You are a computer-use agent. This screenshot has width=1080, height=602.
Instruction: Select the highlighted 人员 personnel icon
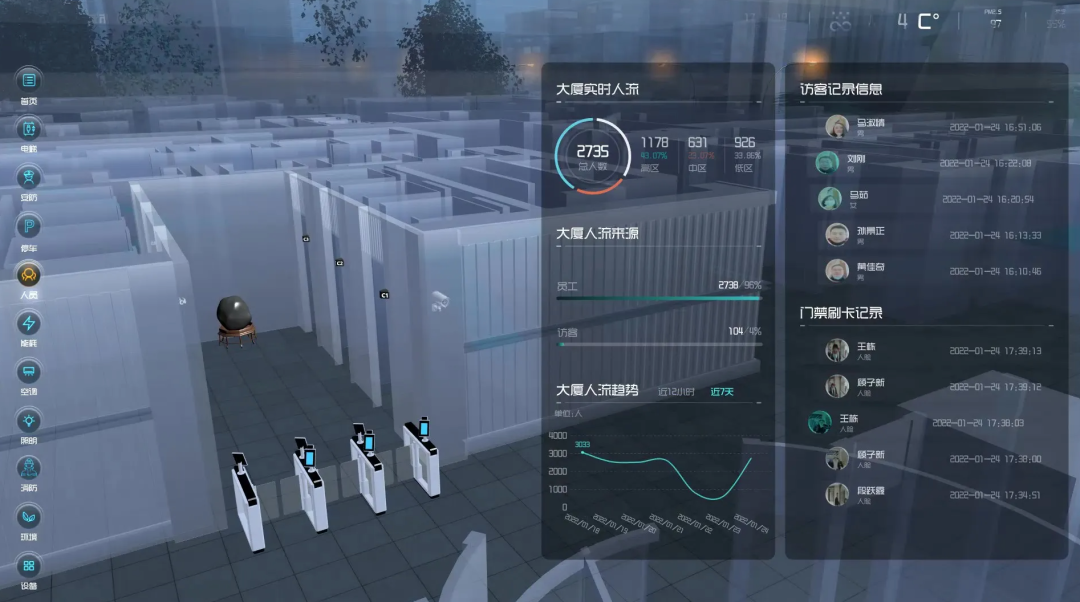(29, 274)
